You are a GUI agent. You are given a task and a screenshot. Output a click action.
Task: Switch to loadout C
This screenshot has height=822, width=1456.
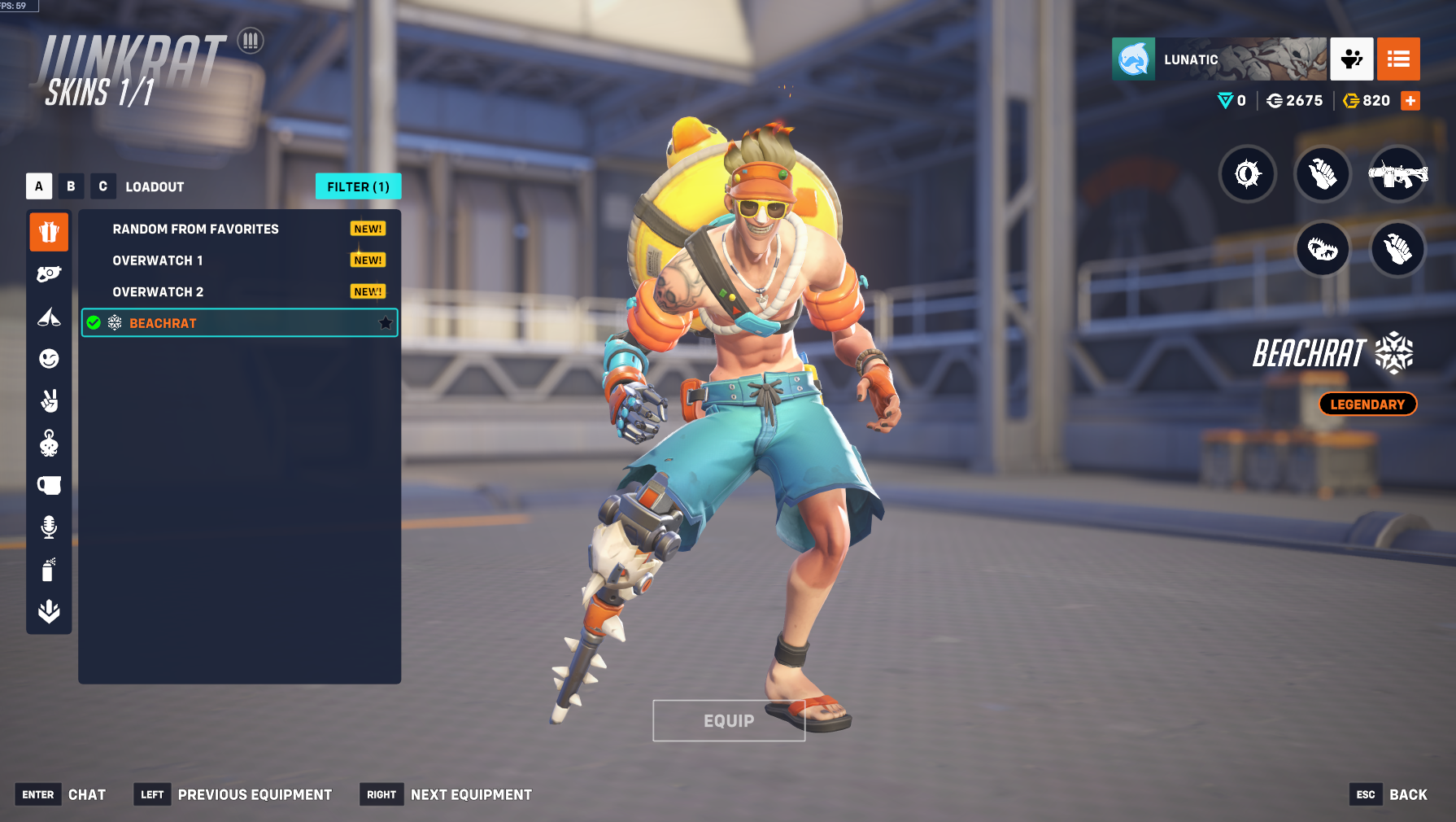point(102,186)
